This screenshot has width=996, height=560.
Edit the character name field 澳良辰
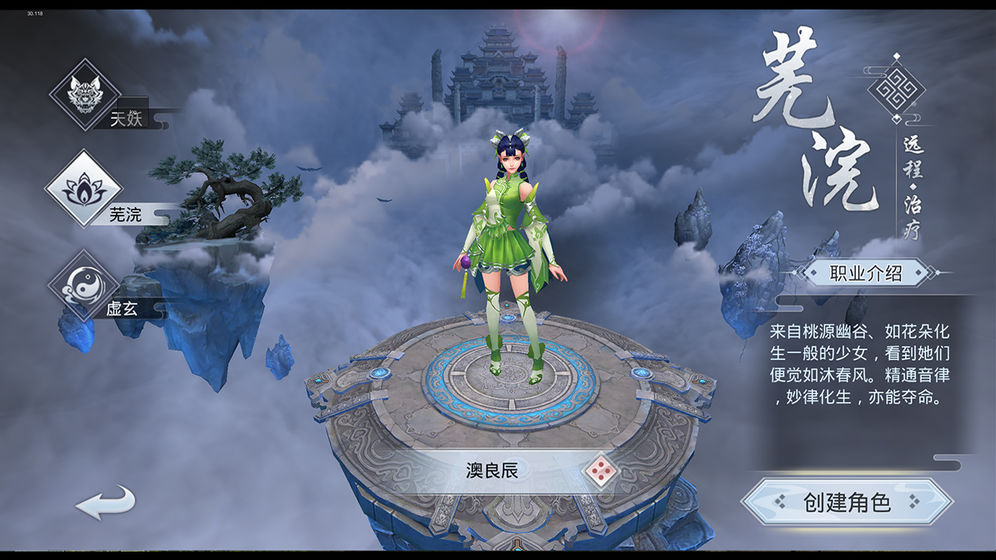[492, 470]
